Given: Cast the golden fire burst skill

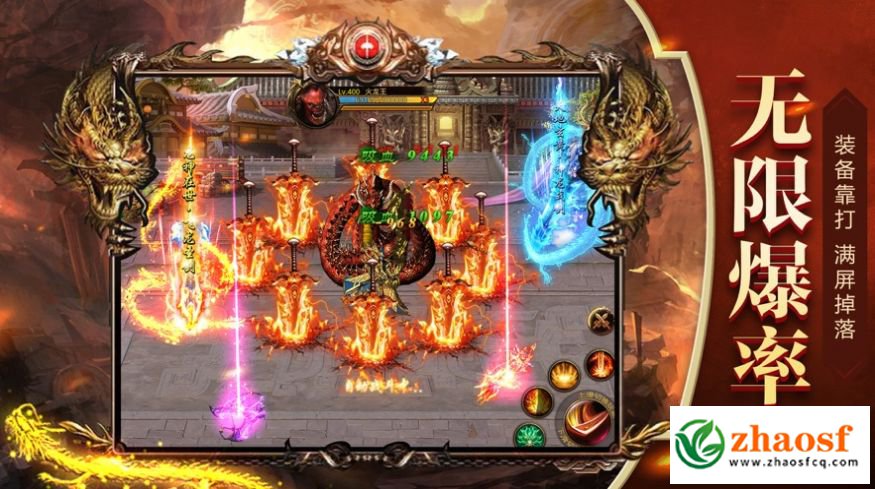Looking at the screenshot, I should pos(563,375).
